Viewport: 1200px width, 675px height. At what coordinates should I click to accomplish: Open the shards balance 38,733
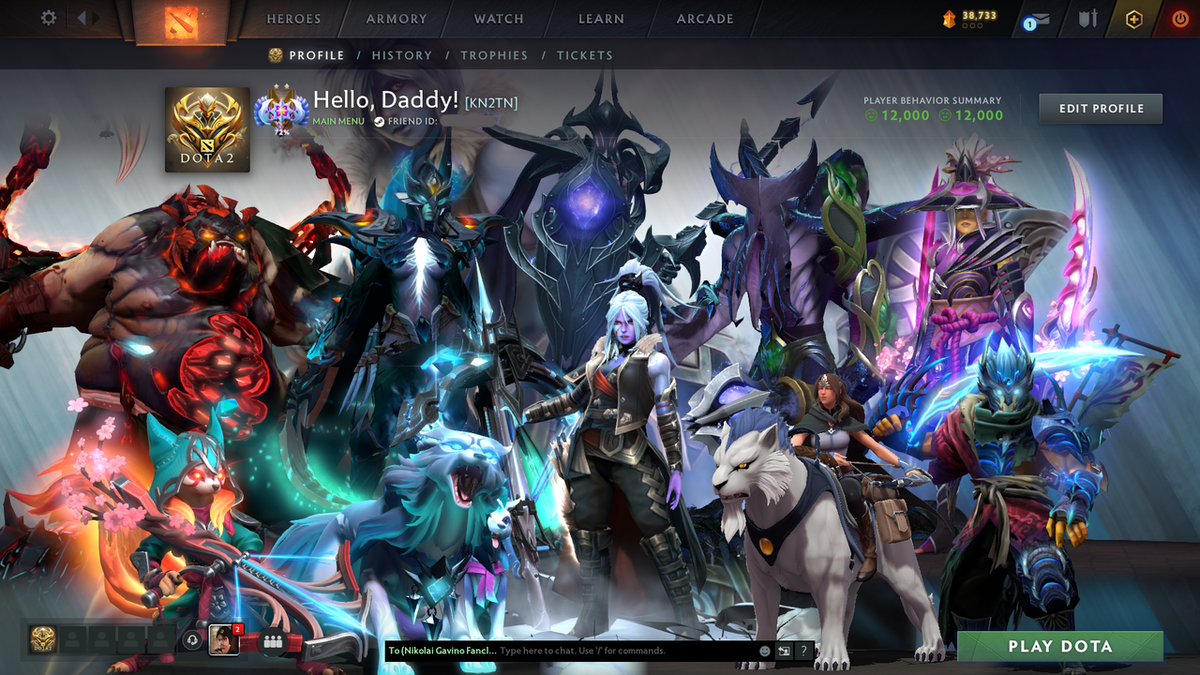969,17
